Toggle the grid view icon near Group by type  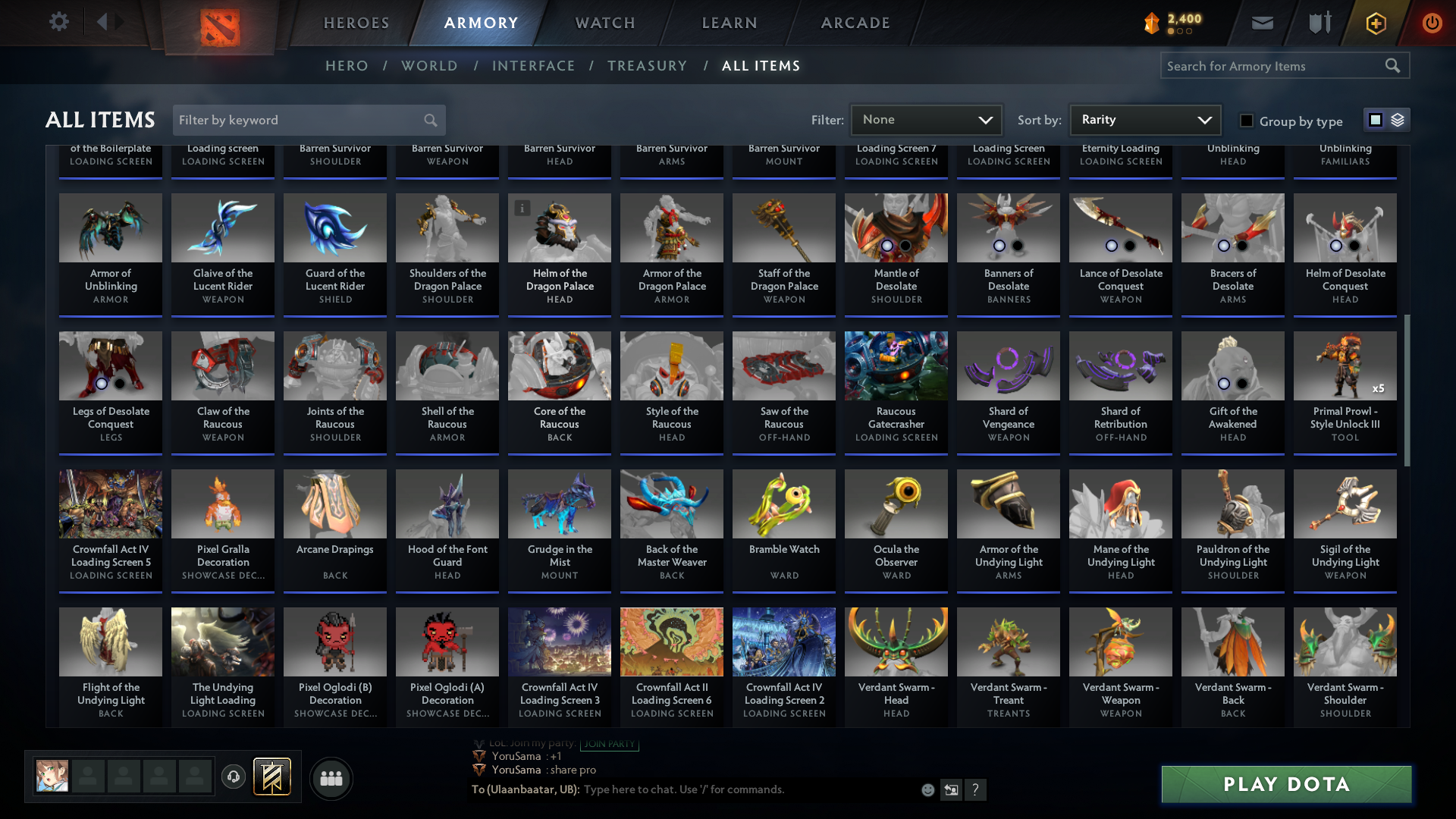[x=1375, y=119]
